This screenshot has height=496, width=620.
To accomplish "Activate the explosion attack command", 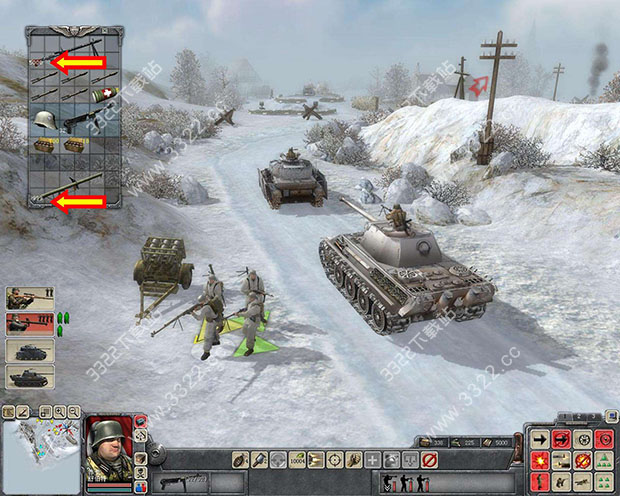I will click(x=540, y=460).
